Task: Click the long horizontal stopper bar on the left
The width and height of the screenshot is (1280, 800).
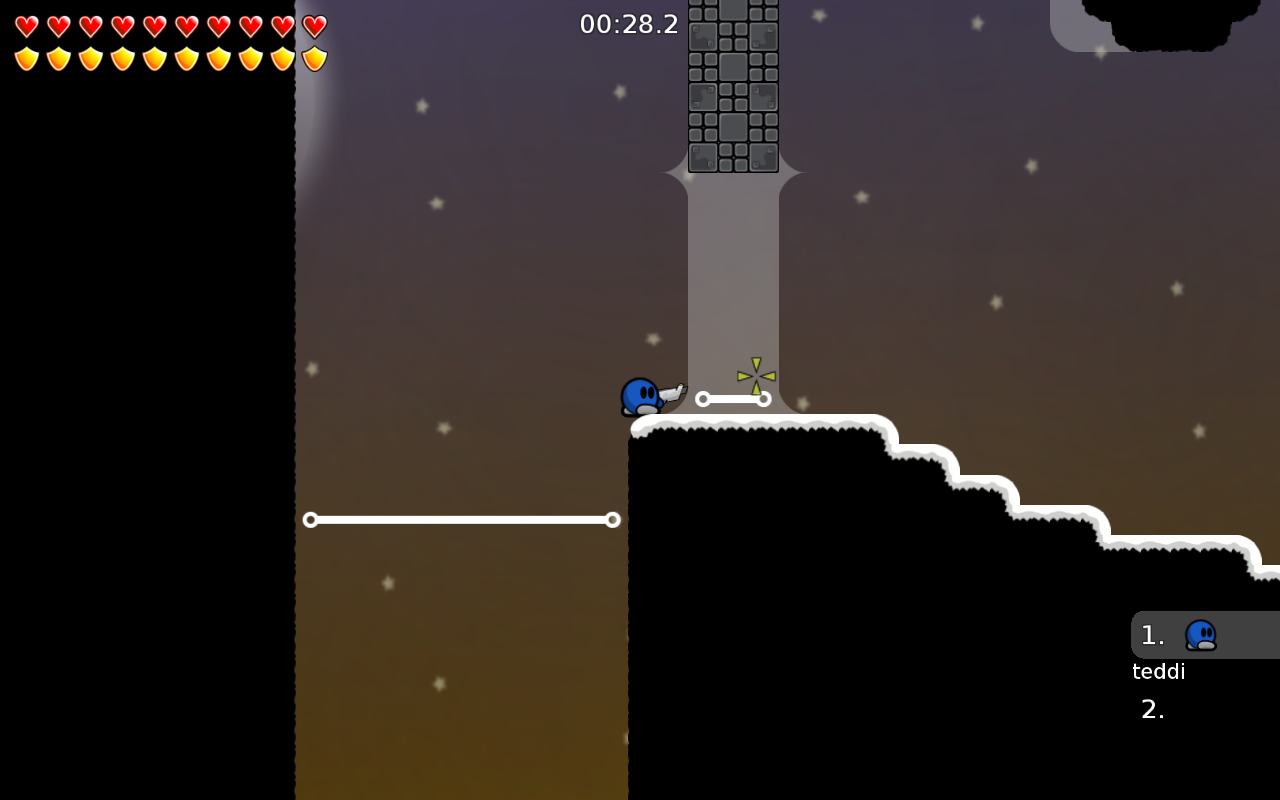Action: pyautogui.click(x=460, y=519)
